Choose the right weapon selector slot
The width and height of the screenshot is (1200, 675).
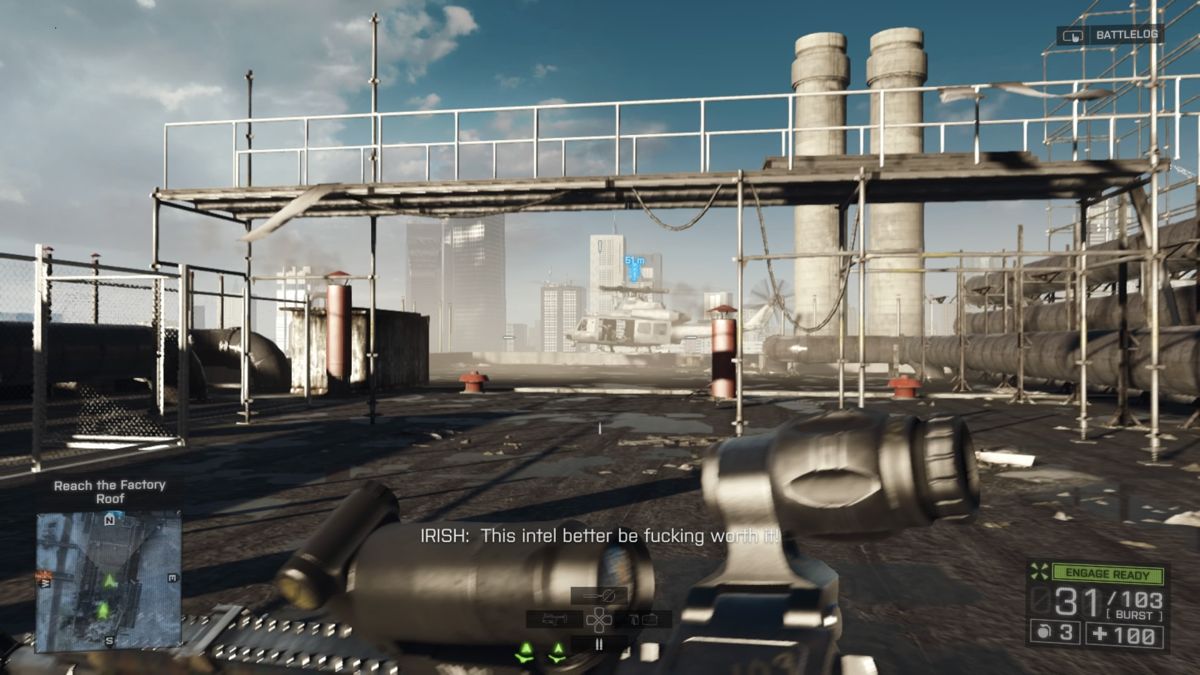click(x=644, y=620)
